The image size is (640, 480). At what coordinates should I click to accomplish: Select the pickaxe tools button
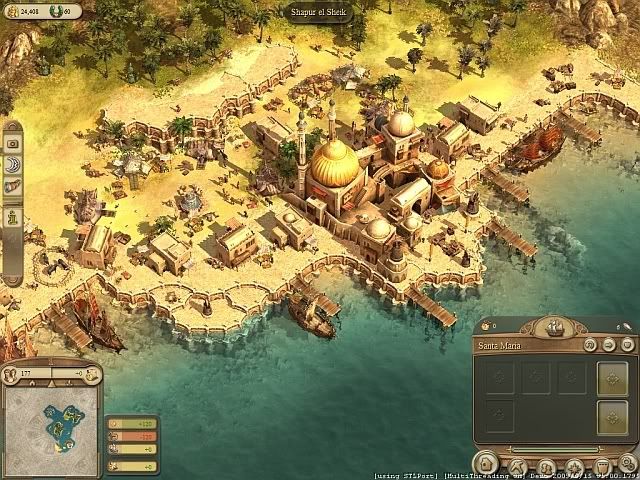pyautogui.click(x=518, y=465)
